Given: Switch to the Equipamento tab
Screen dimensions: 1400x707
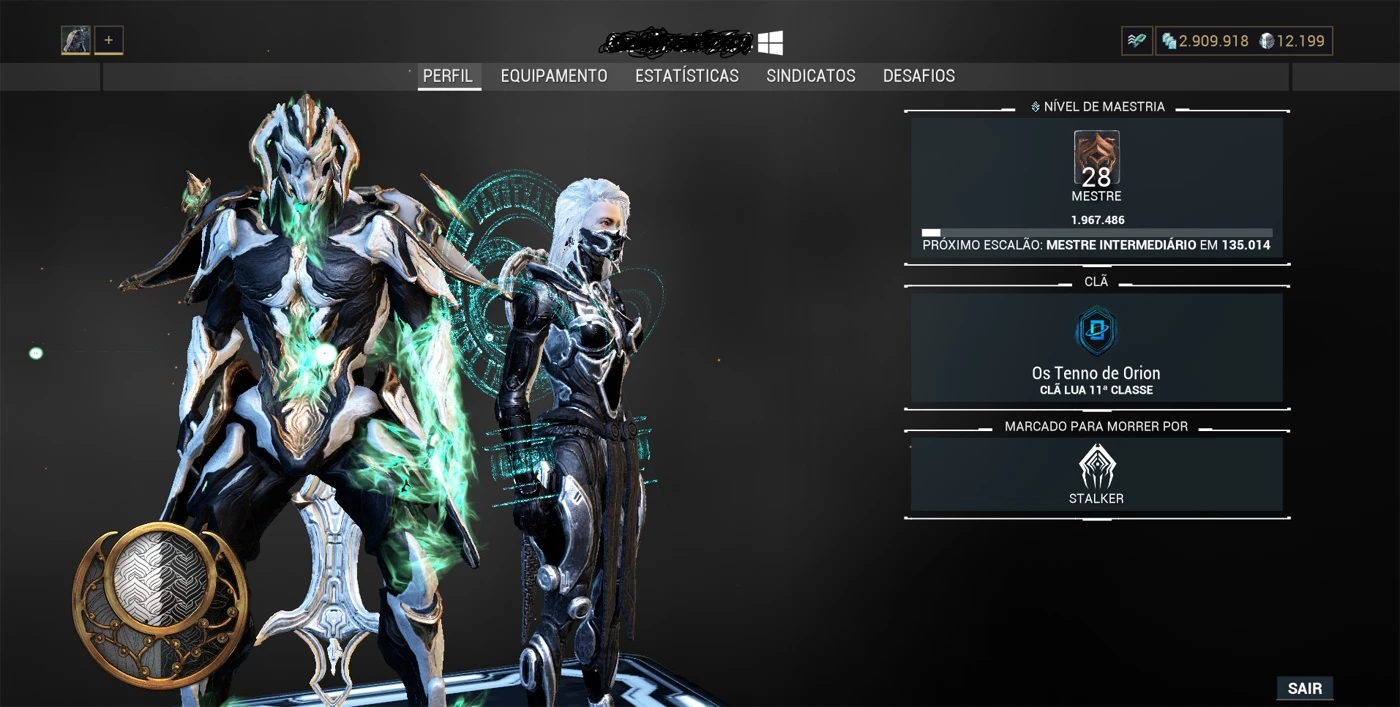Looking at the screenshot, I should [x=553, y=76].
